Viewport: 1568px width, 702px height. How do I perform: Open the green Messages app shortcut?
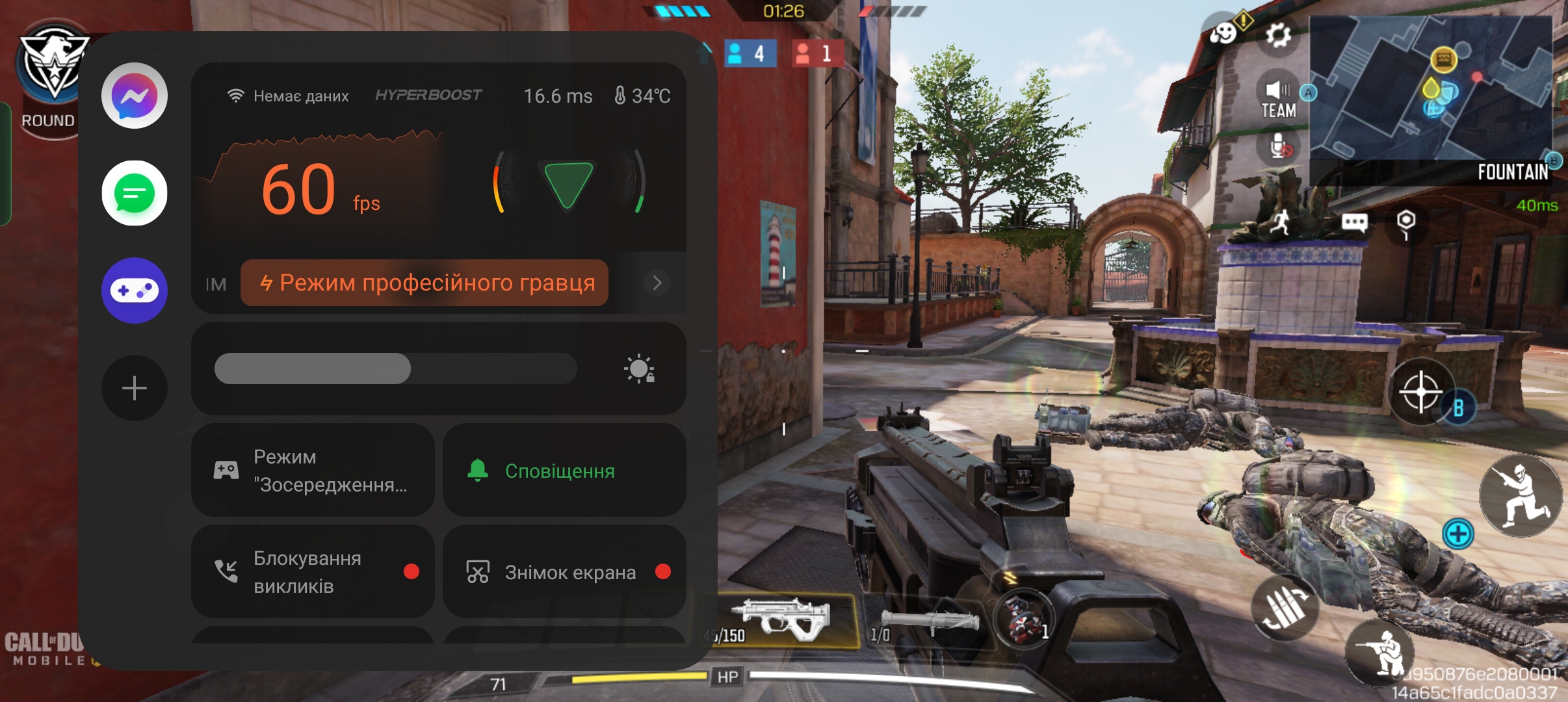pos(135,193)
